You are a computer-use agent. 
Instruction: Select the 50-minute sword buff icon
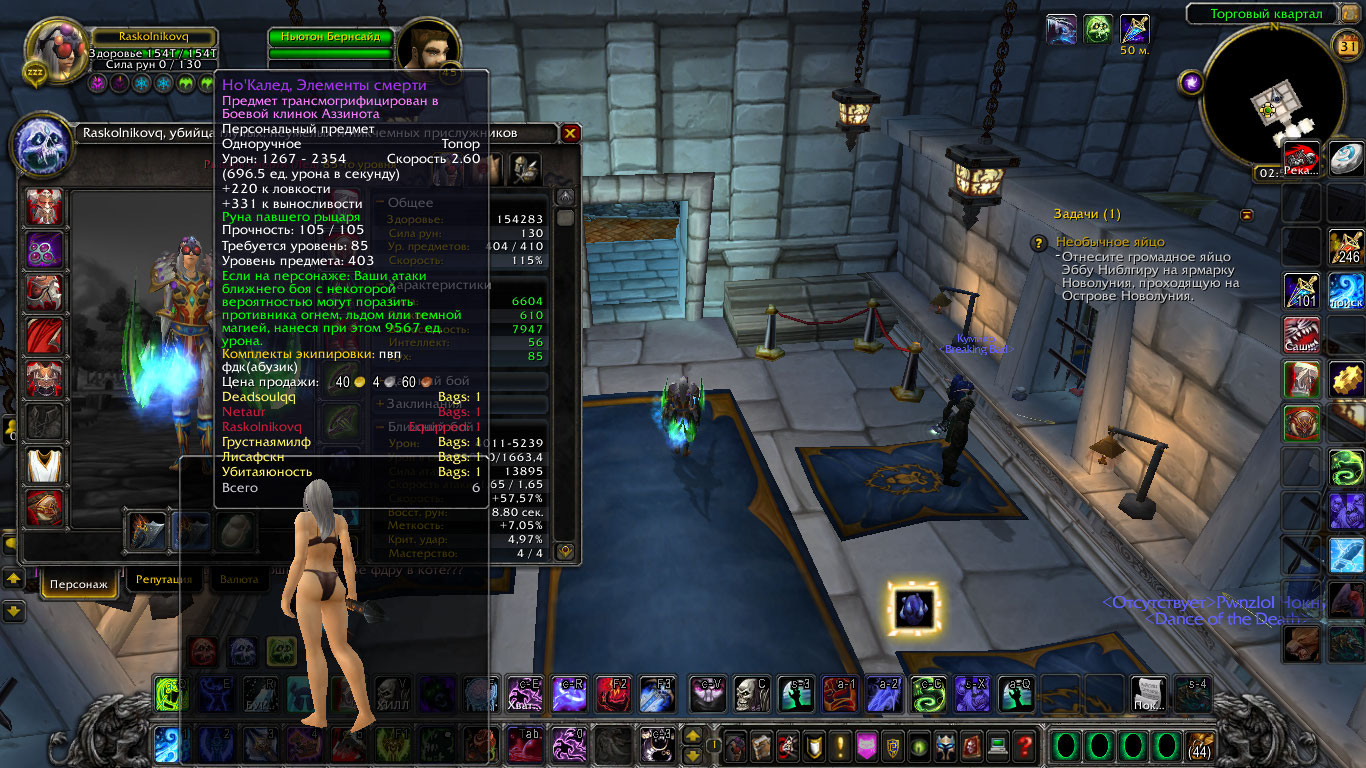pos(1134,28)
